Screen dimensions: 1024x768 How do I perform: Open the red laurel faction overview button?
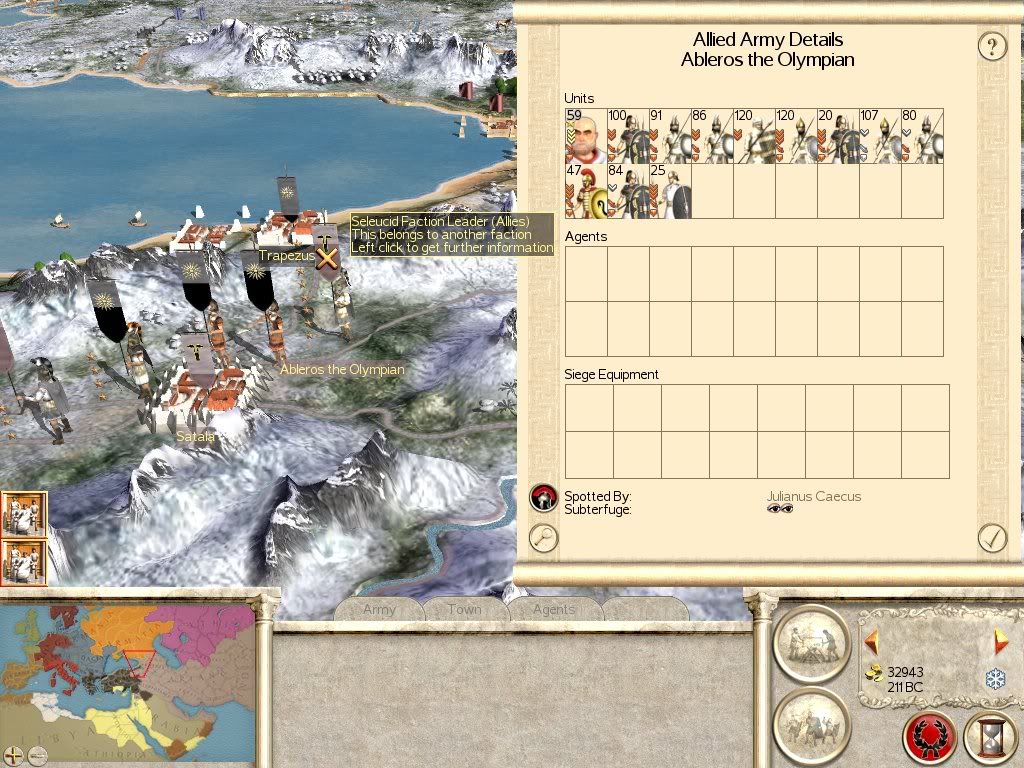(x=930, y=738)
